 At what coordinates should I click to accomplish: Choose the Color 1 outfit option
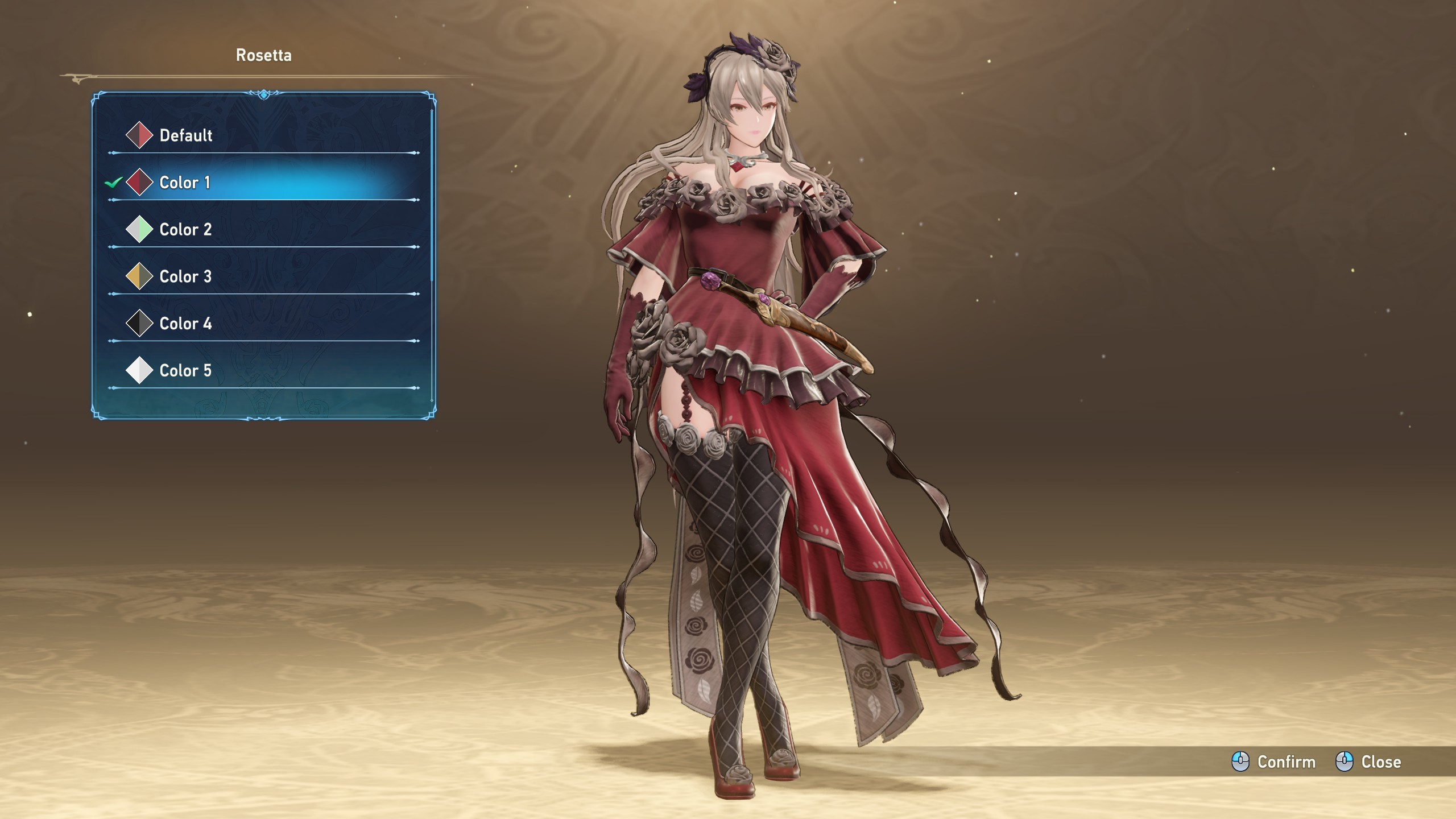click(185, 183)
